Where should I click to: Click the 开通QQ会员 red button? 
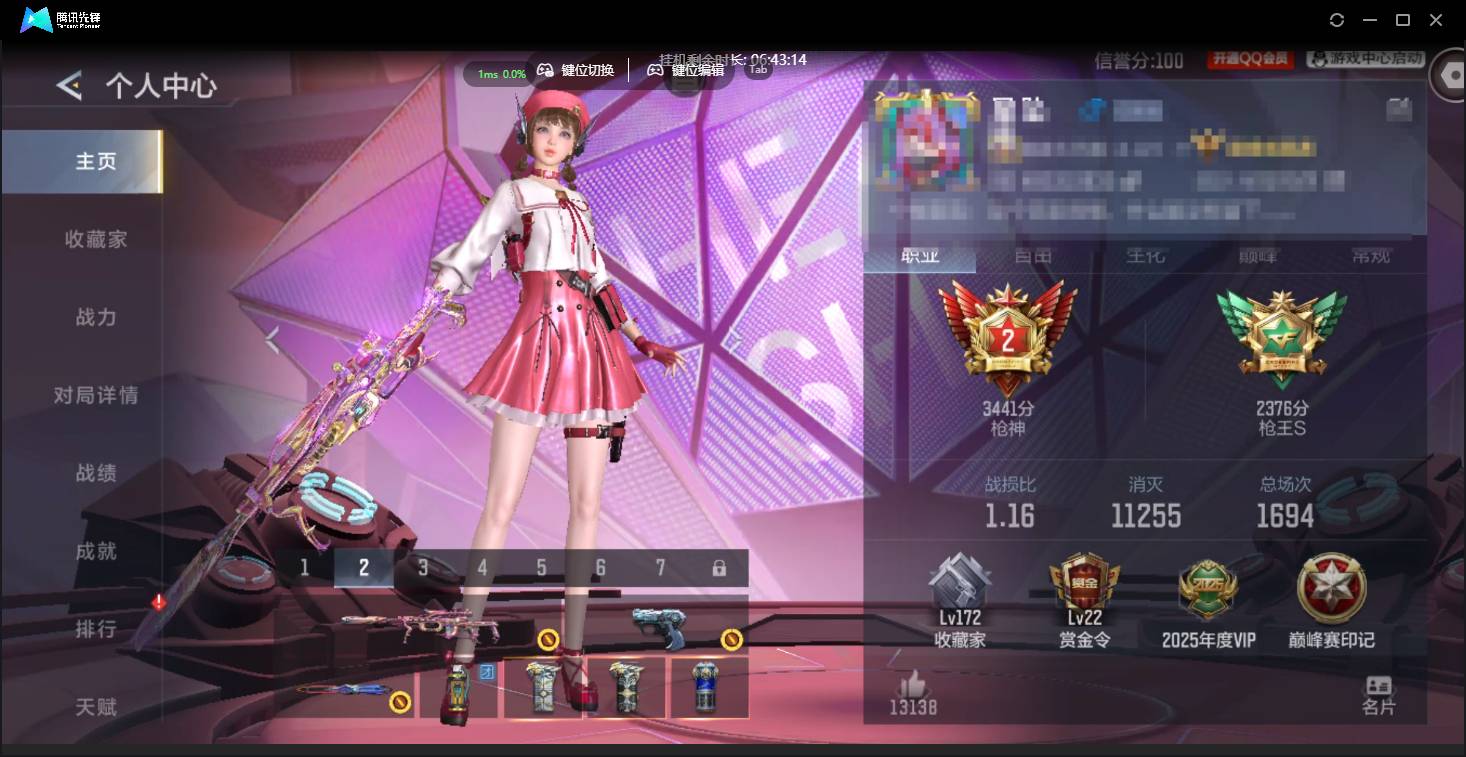pyautogui.click(x=1252, y=58)
